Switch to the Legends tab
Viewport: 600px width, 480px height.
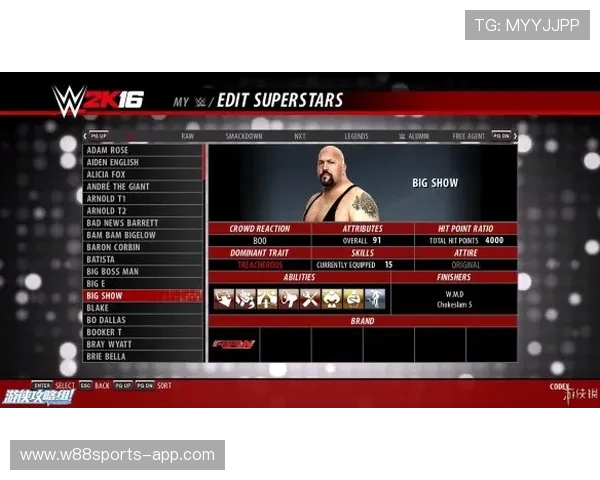tap(356, 136)
